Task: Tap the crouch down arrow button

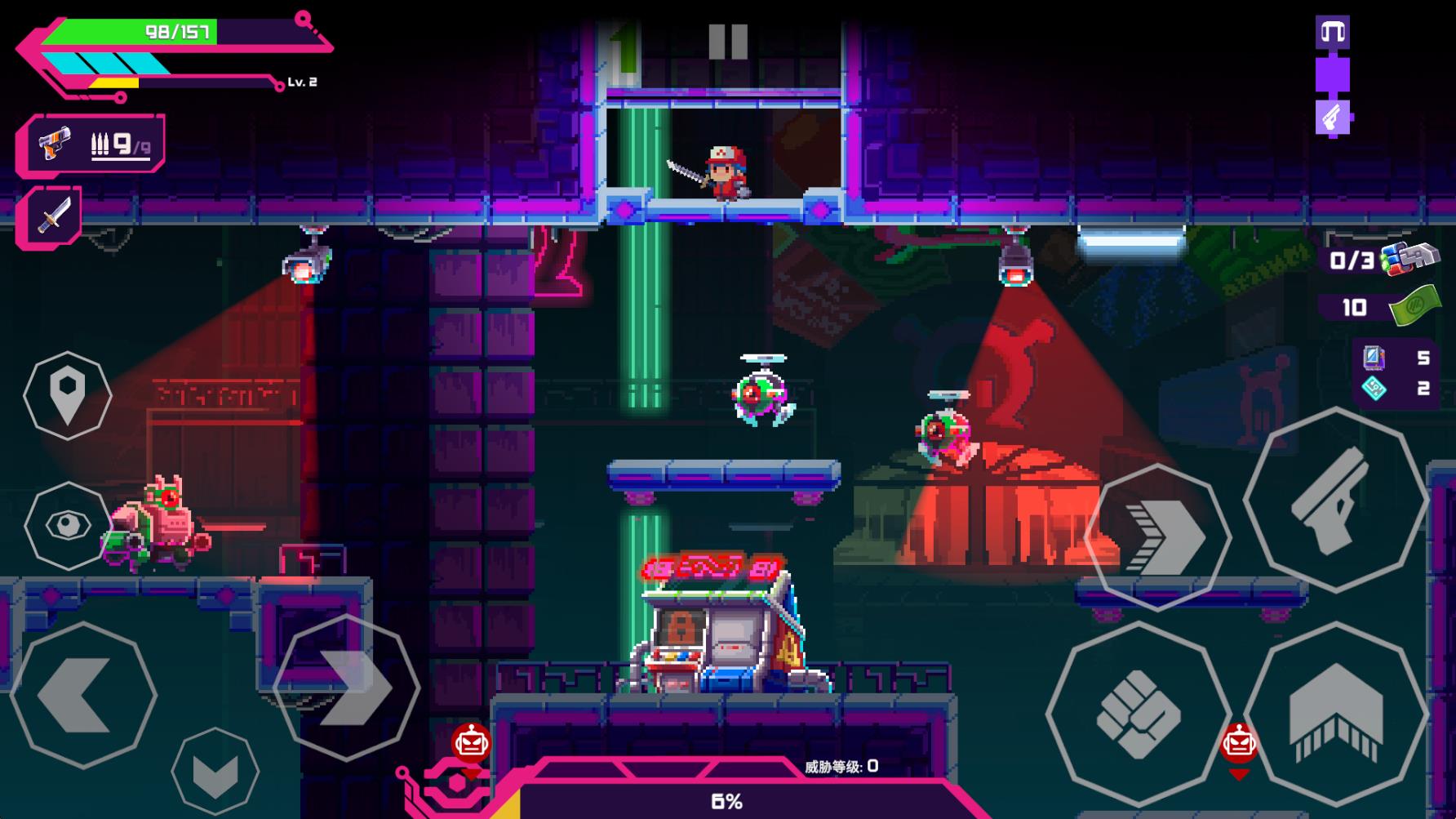Action: (215, 771)
